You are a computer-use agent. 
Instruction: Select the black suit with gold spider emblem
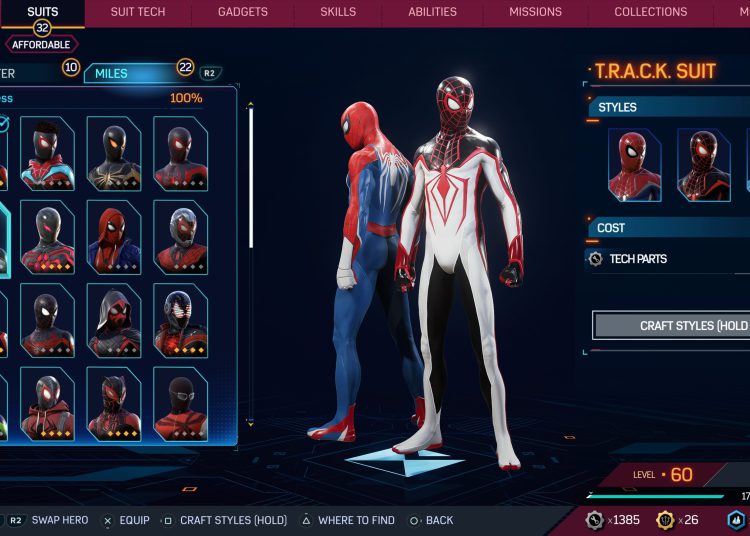[x=114, y=153]
